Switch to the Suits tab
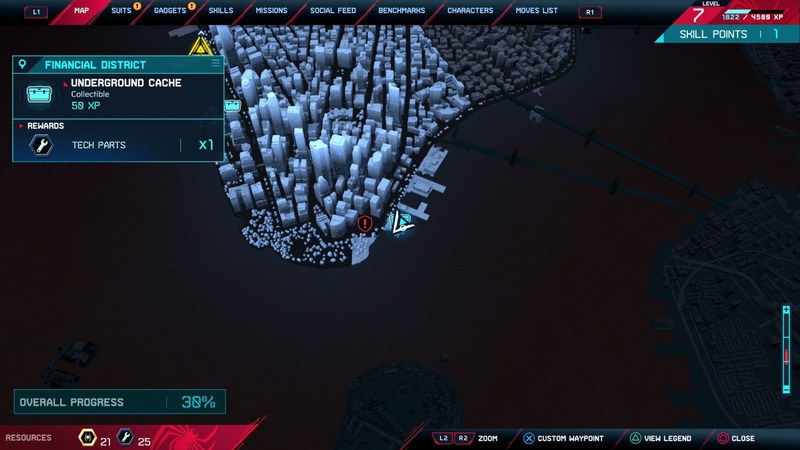800x450 pixels. point(121,11)
